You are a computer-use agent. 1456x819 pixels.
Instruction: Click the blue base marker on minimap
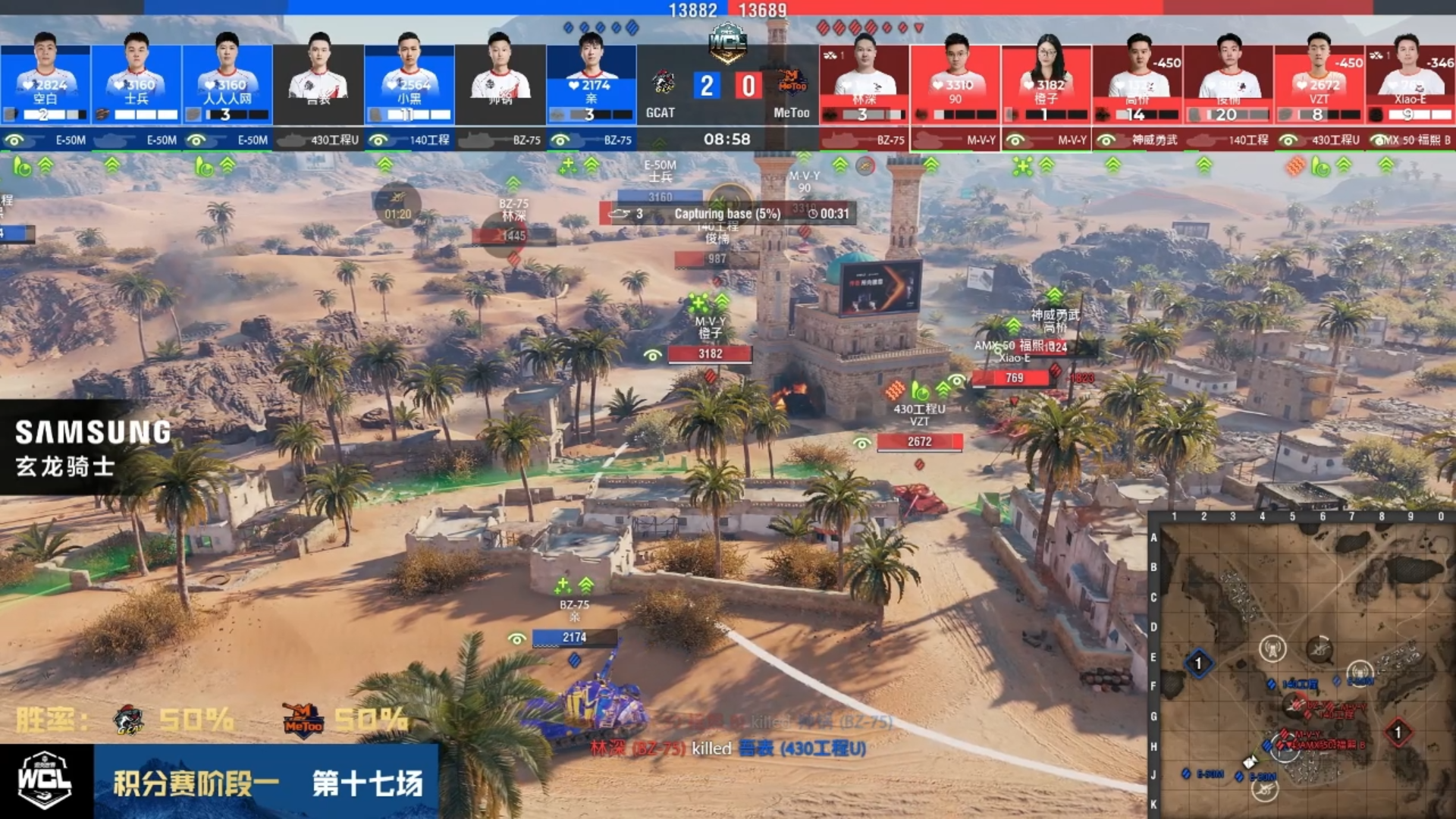[1198, 664]
